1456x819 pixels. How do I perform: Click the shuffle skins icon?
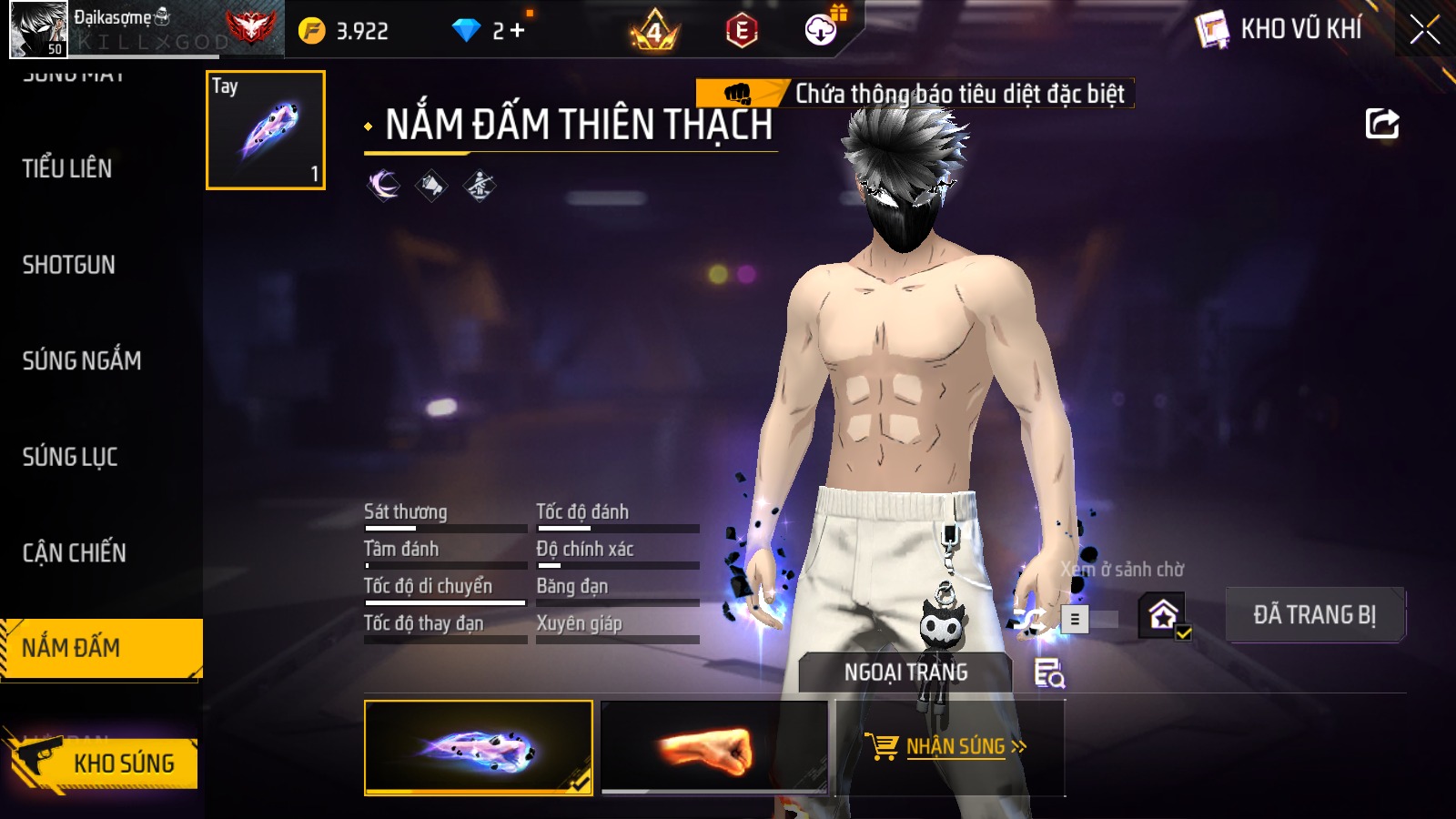point(1030,620)
